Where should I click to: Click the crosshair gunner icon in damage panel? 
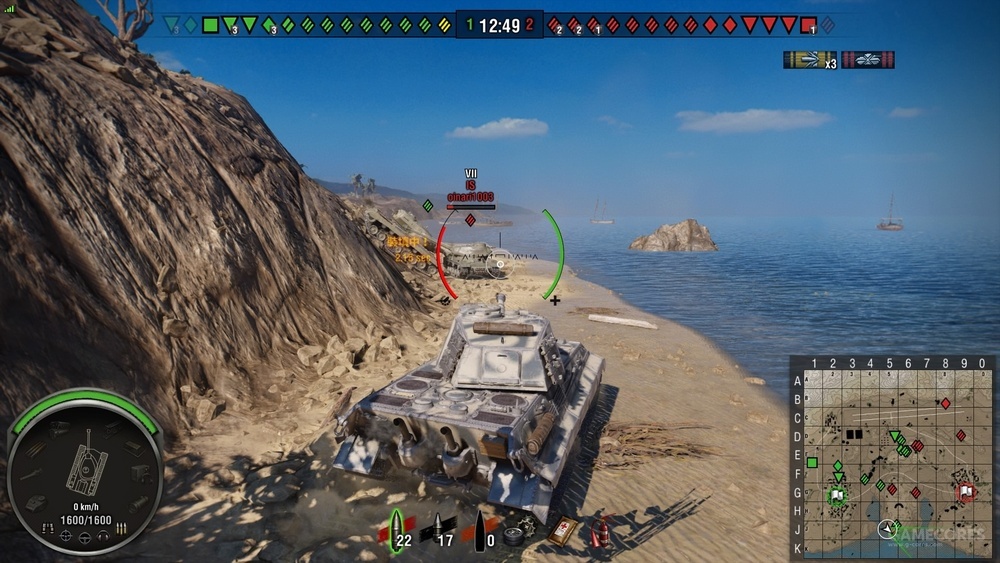[66, 537]
